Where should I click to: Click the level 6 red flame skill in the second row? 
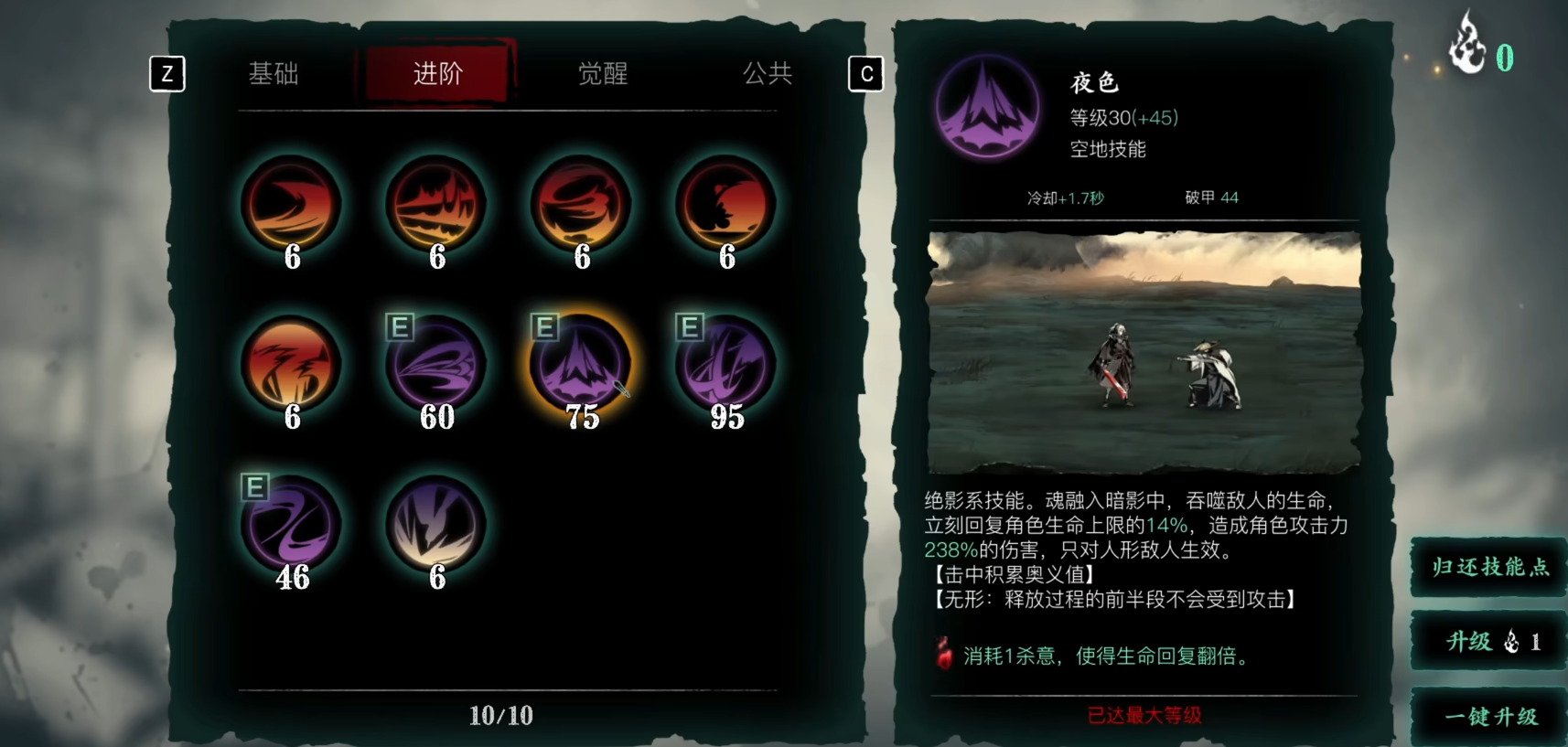291,364
